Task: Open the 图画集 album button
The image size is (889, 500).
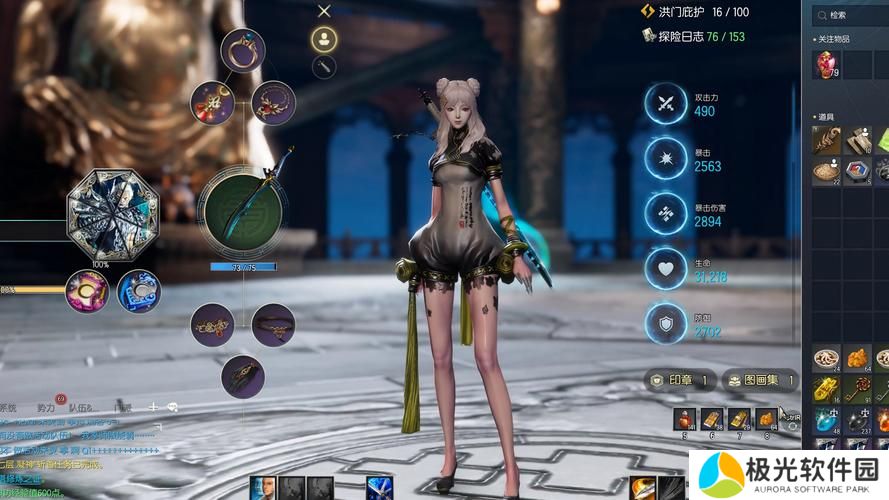Action: click(x=762, y=380)
